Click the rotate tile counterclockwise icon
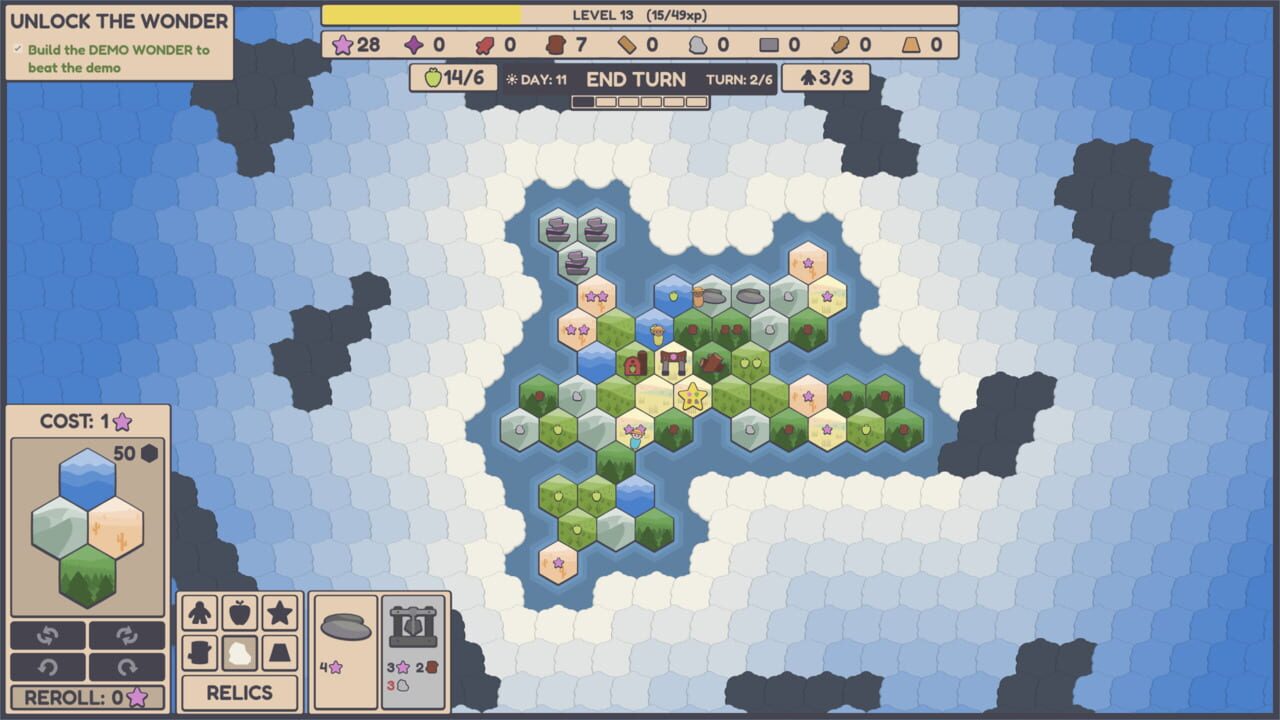Screen dimensions: 1280x720 click(48, 633)
